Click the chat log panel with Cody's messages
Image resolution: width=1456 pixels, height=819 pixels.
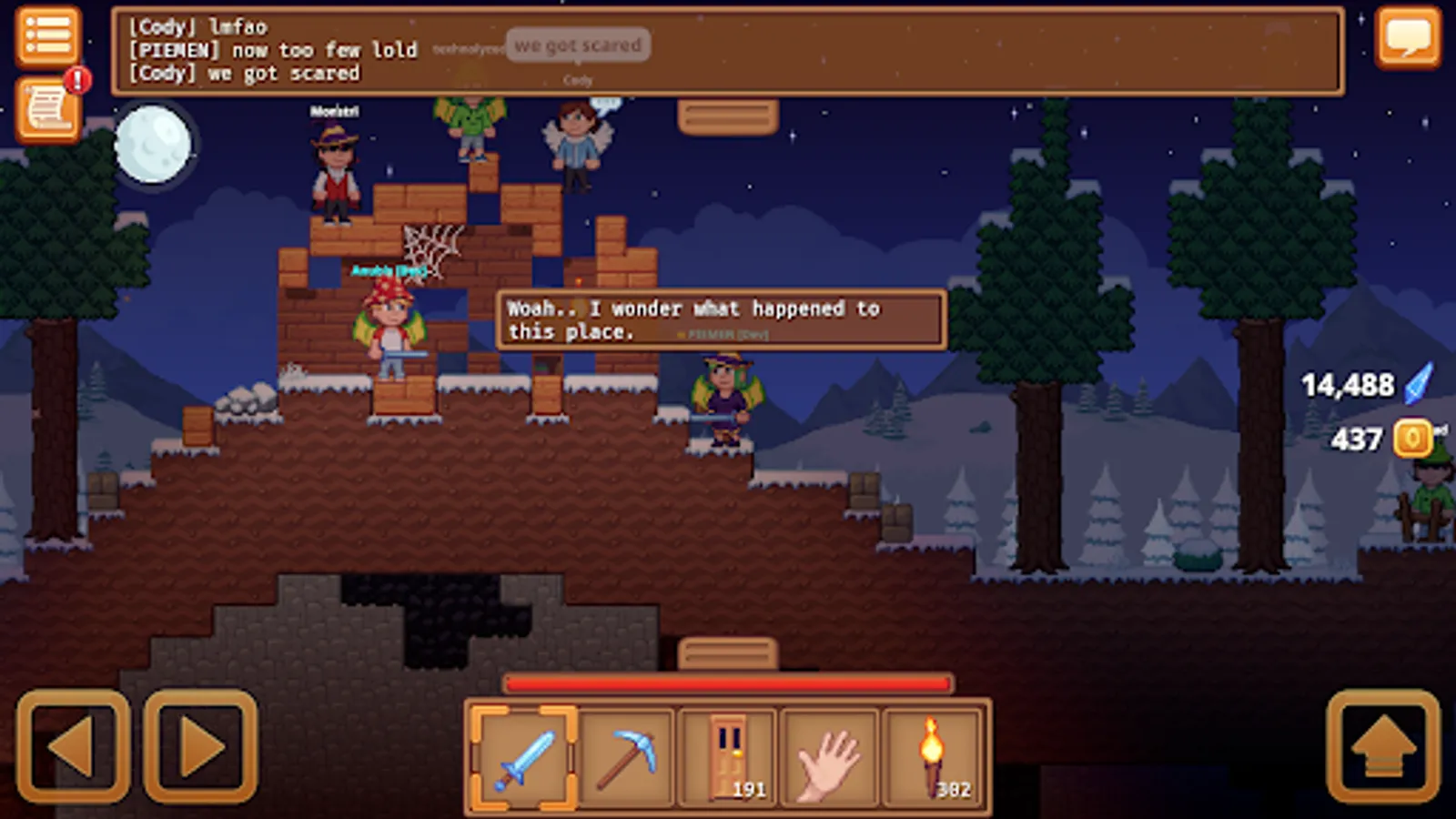coord(273,50)
